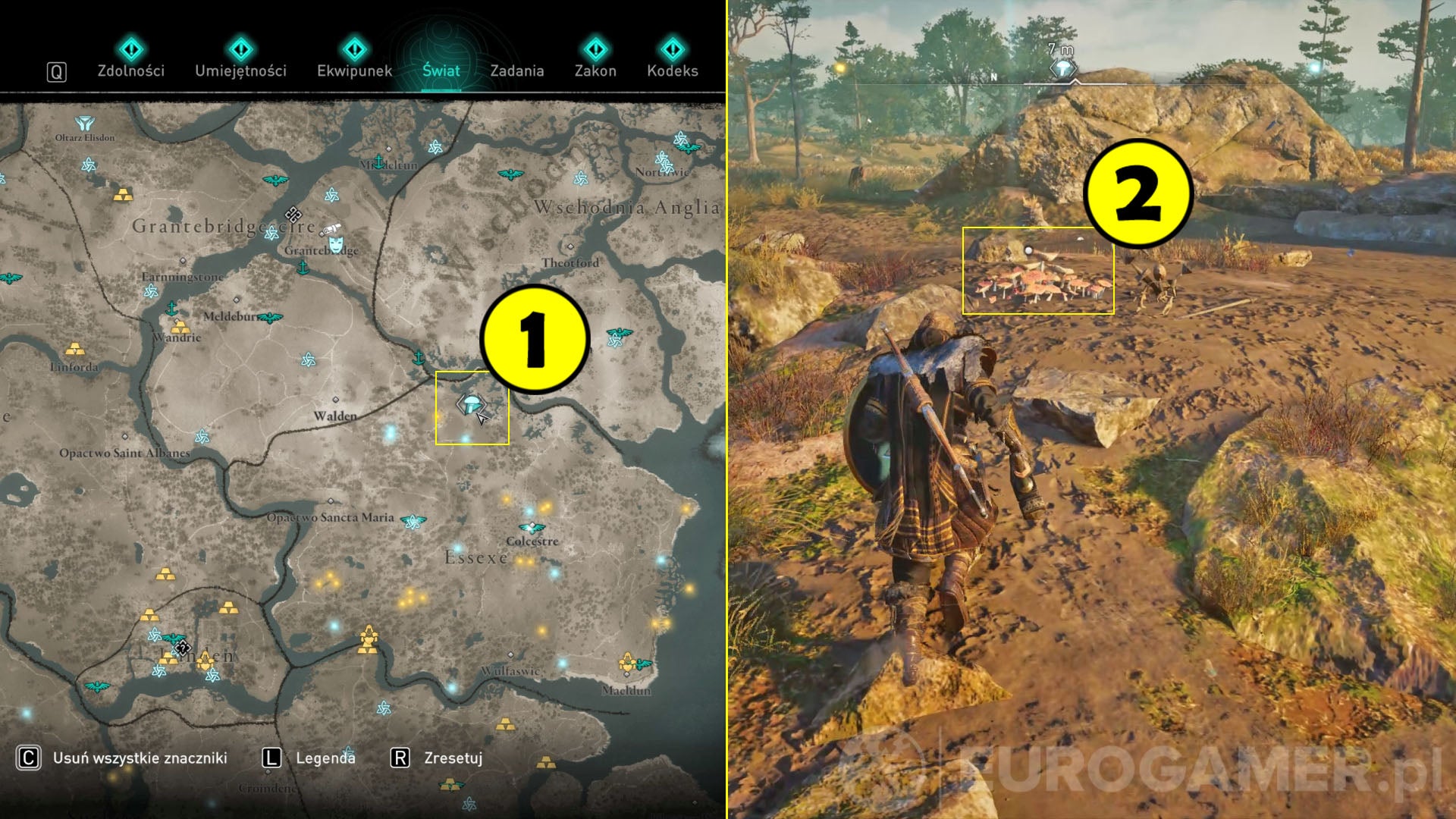Screen dimensions: 1456x819
Task: Select the black Order symbol in Grantebridgescire
Action: coord(293,215)
